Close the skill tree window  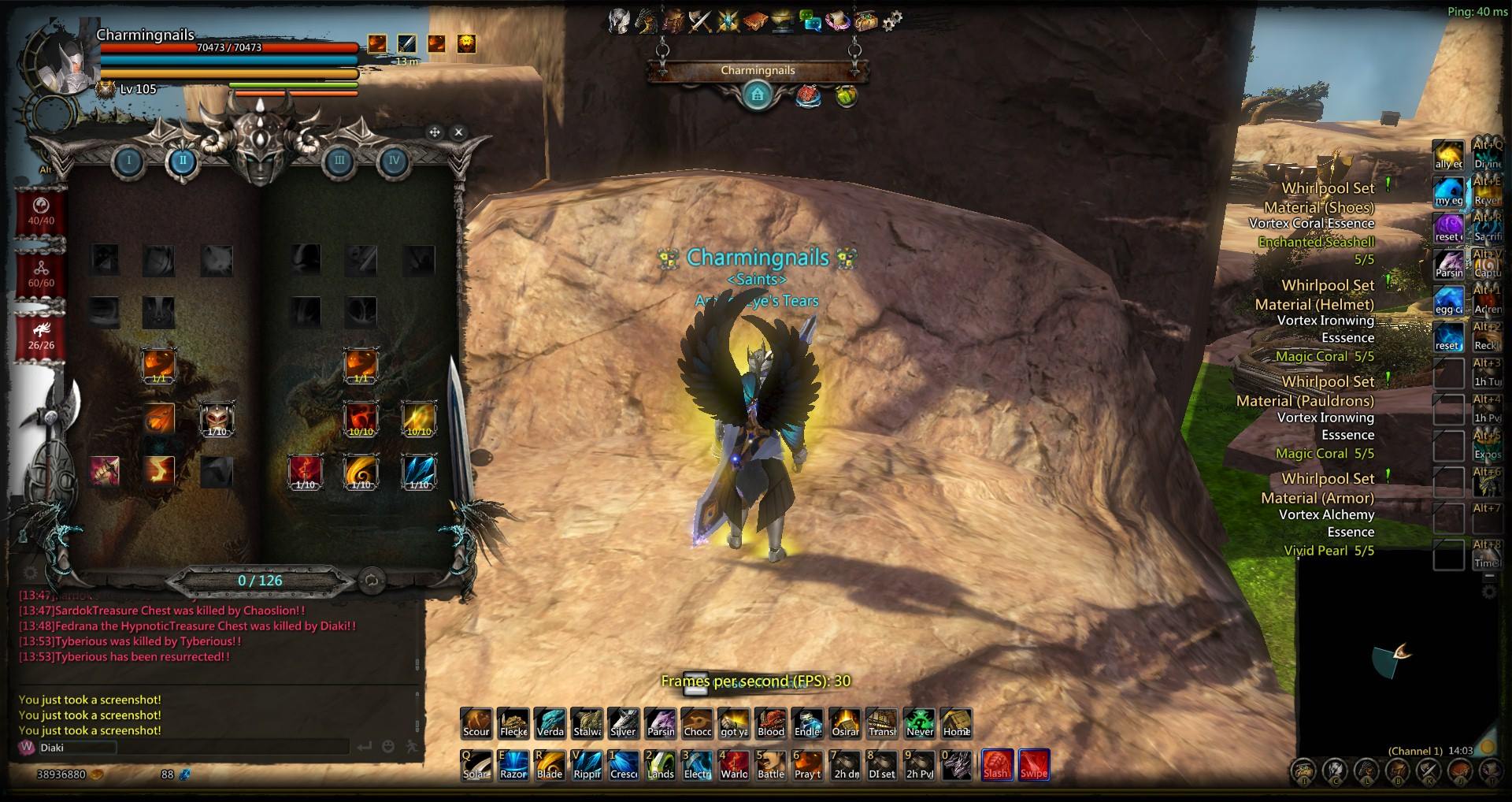459,132
